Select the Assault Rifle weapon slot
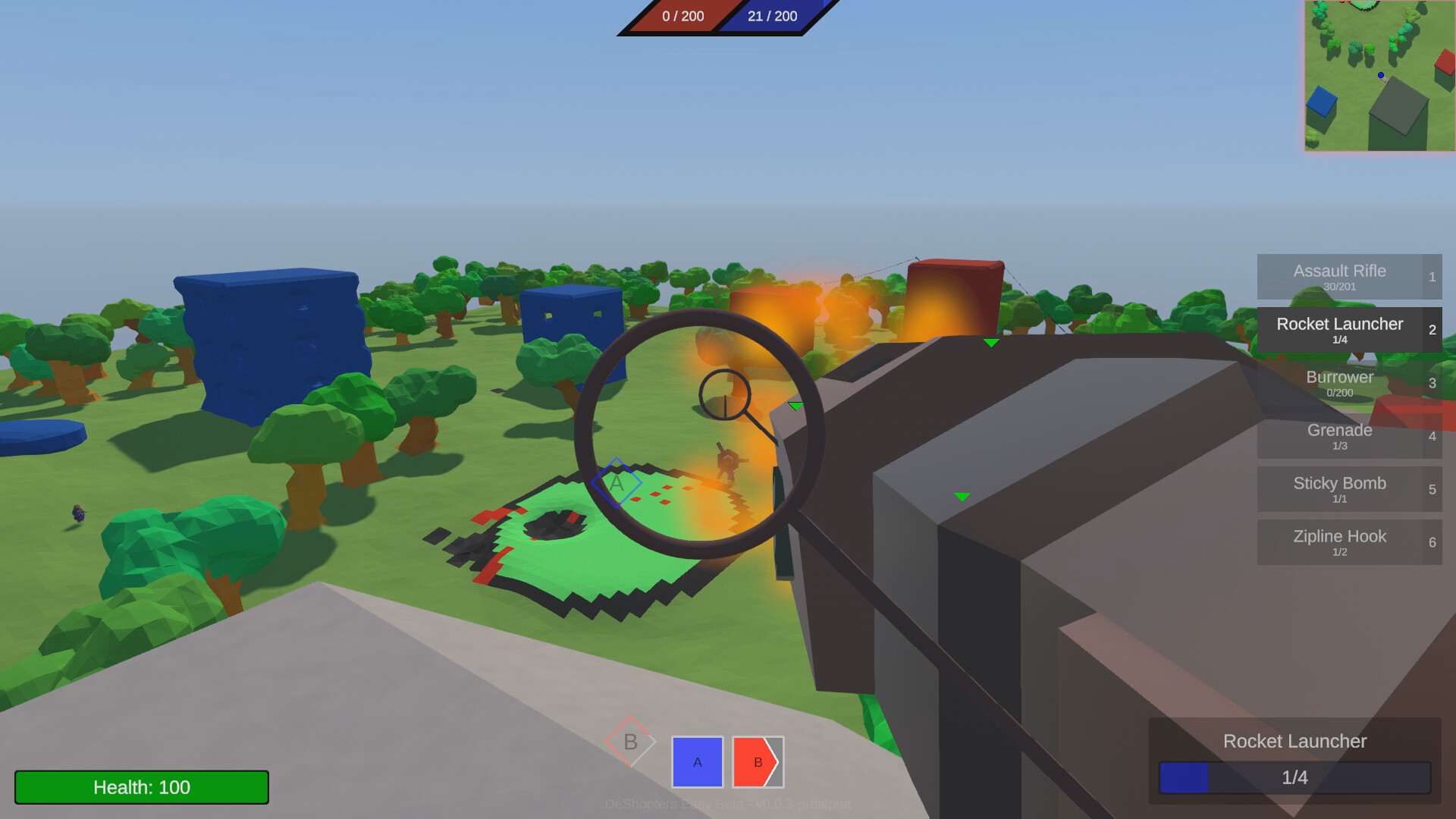This screenshot has height=819, width=1456. coord(1348,277)
